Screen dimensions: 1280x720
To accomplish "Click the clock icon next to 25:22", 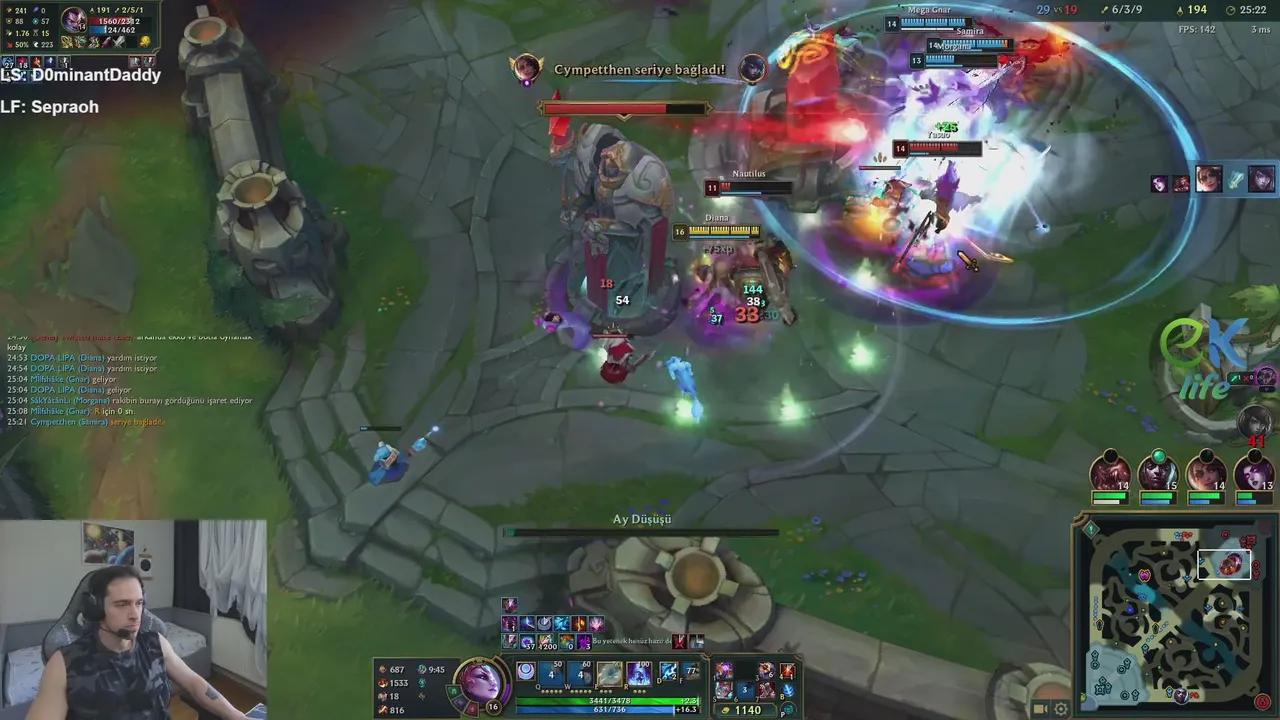I will (x=1231, y=10).
